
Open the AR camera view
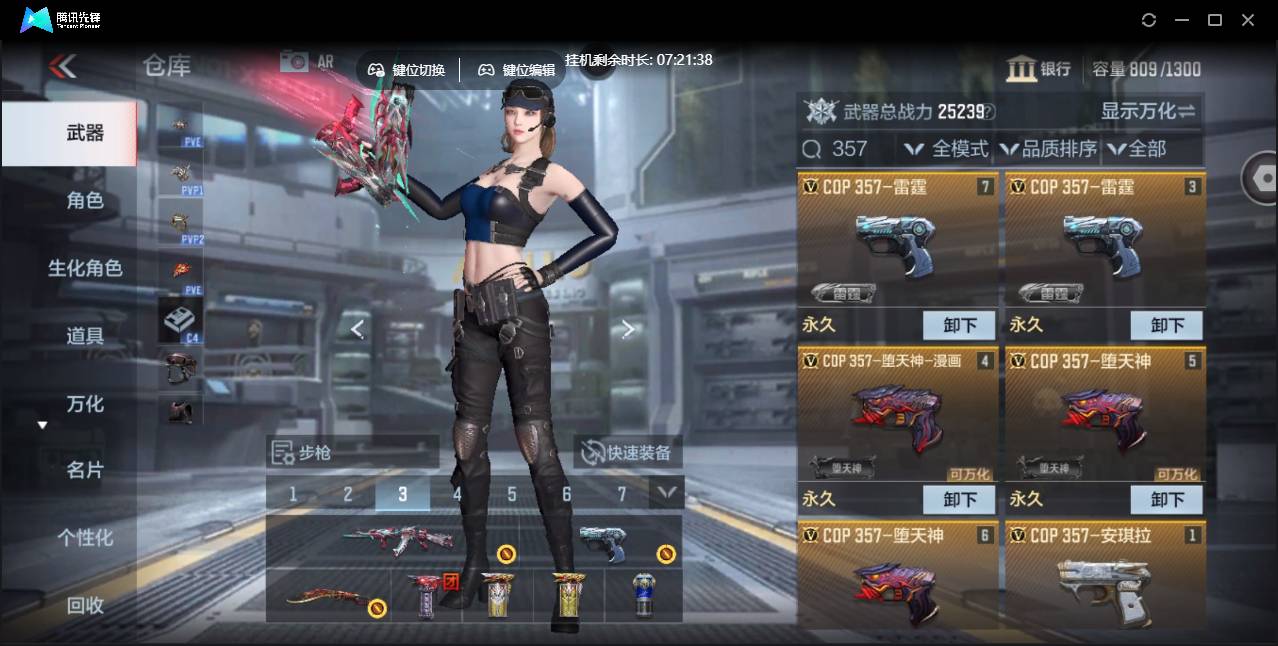[307, 62]
